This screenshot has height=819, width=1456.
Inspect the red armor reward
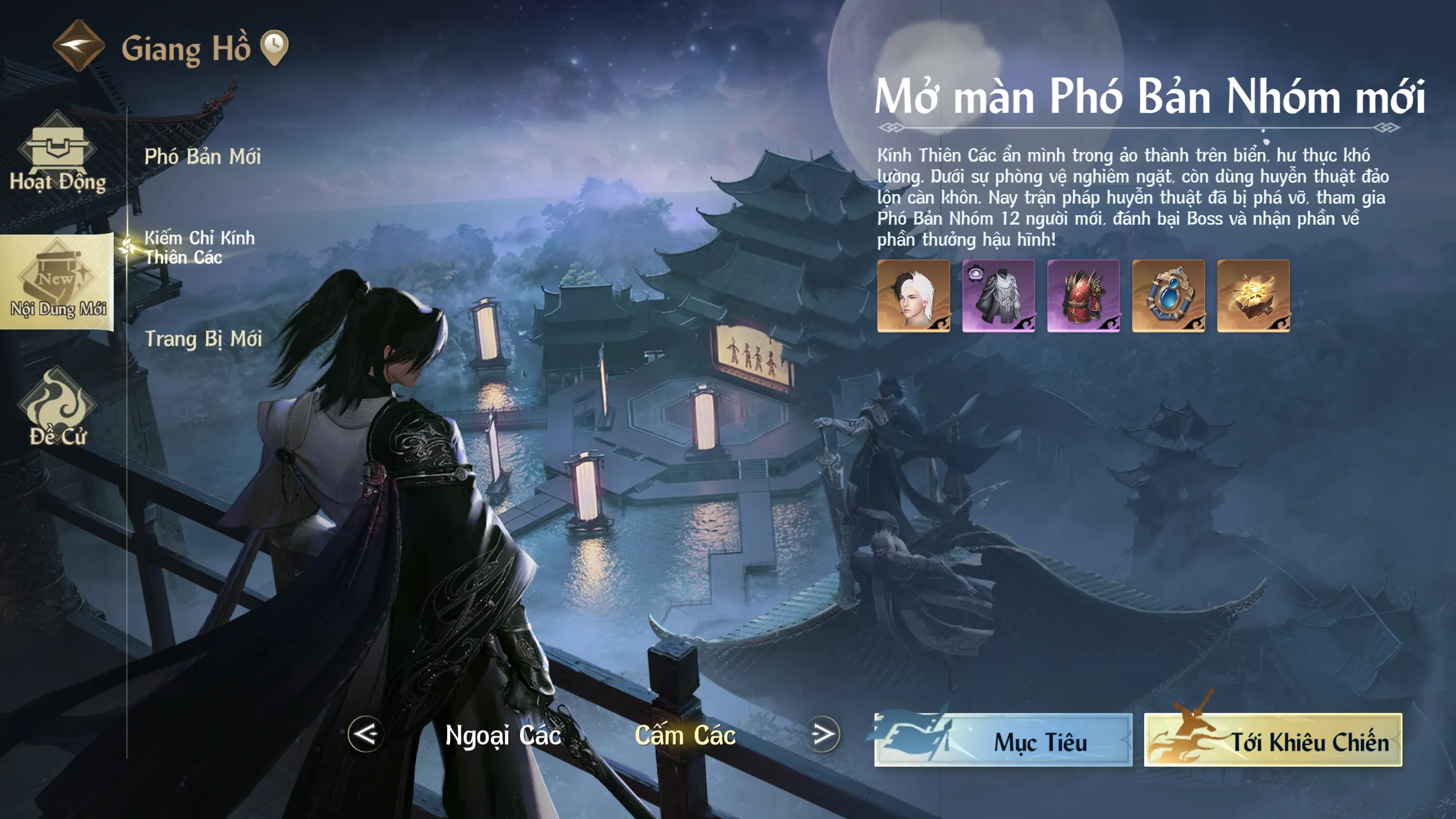(1083, 296)
